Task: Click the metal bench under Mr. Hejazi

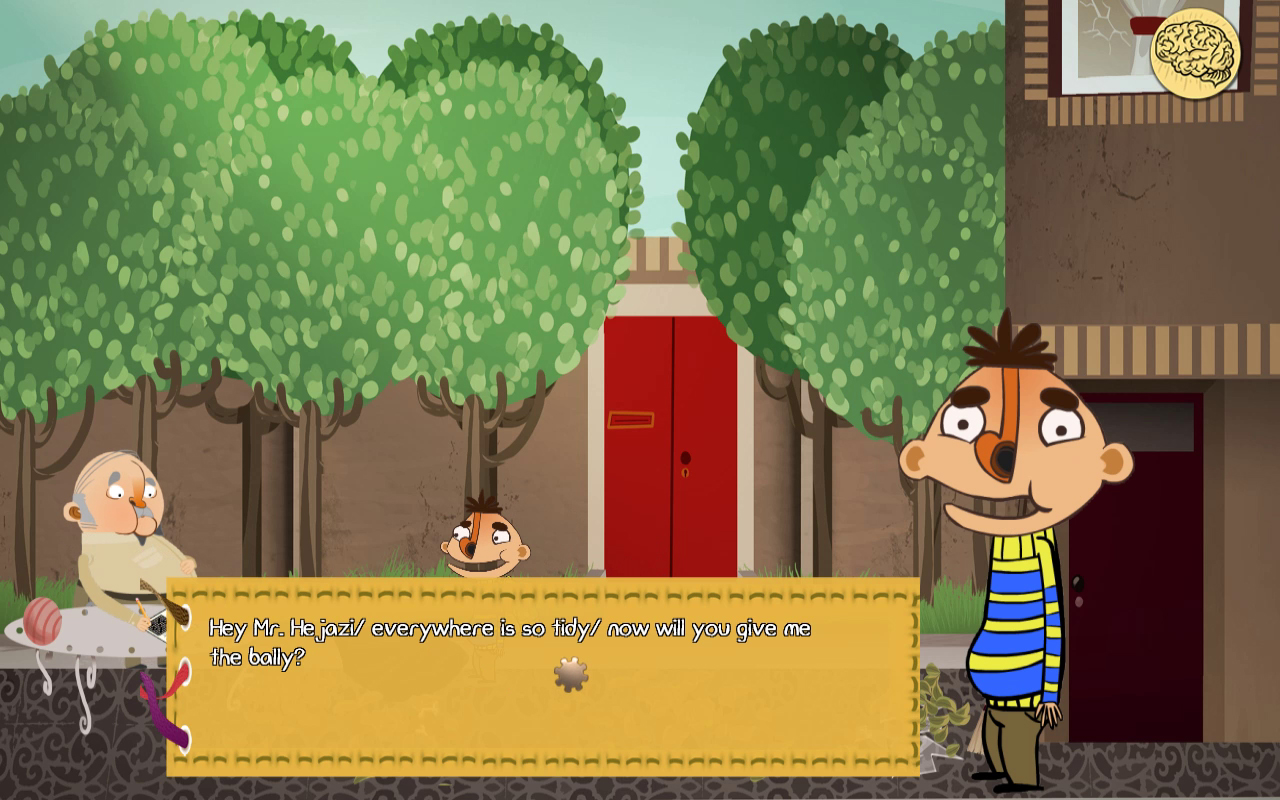Action: [x=80, y=640]
